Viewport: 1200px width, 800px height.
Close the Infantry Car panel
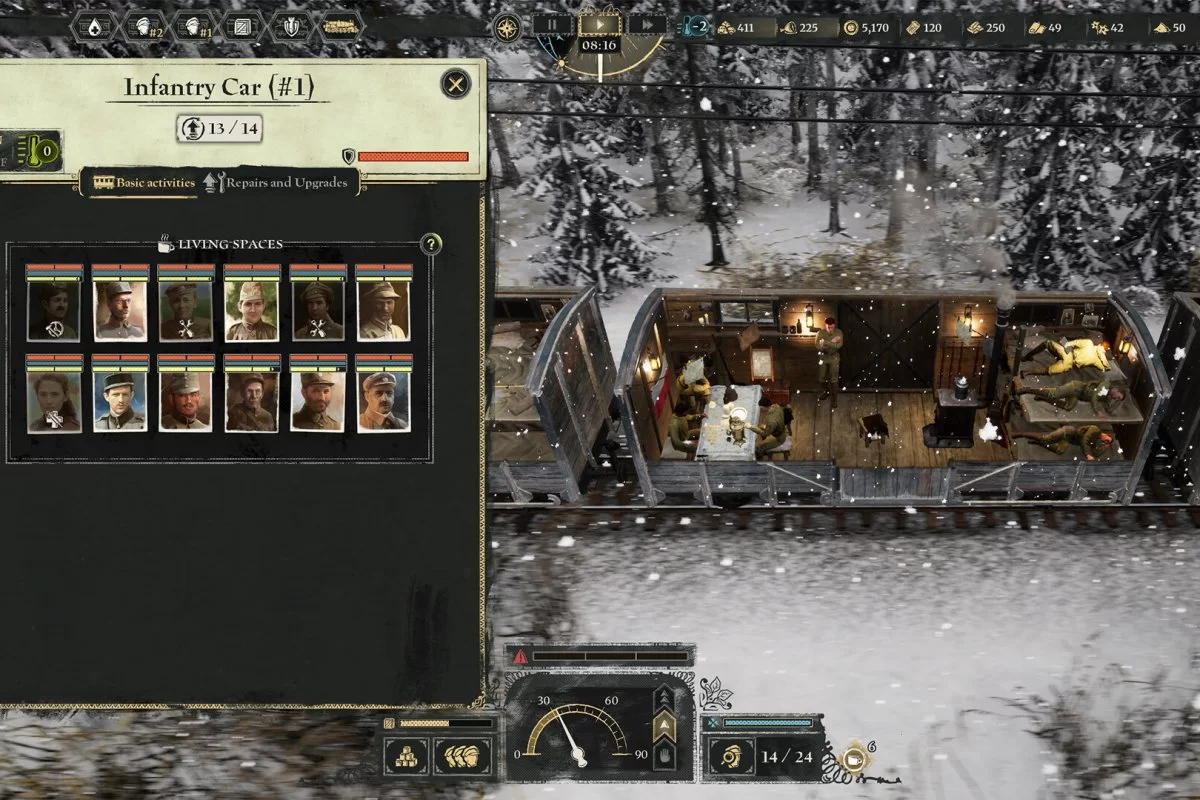pos(456,84)
